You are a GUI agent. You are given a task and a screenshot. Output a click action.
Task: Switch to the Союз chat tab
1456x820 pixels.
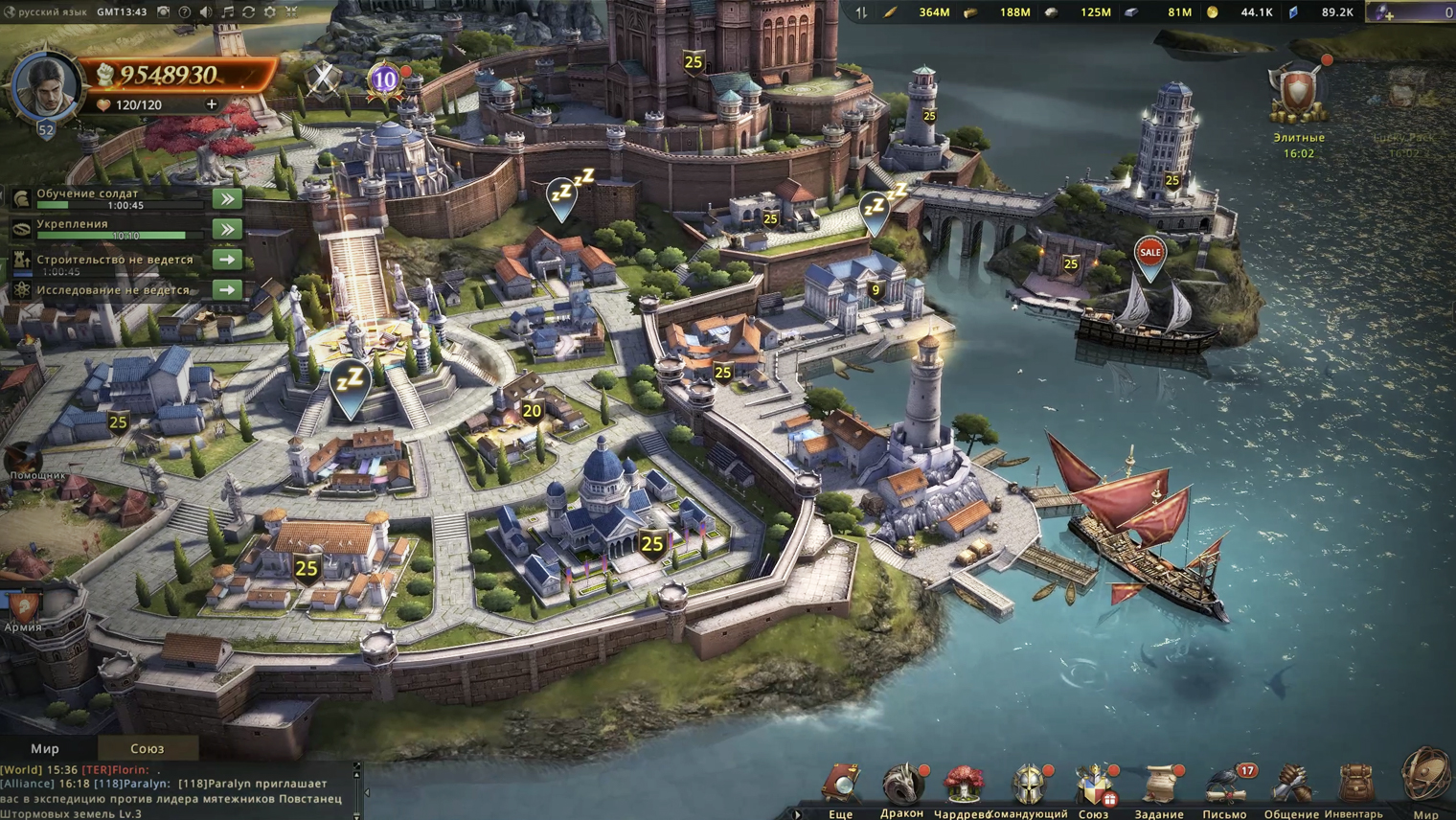tap(147, 748)
